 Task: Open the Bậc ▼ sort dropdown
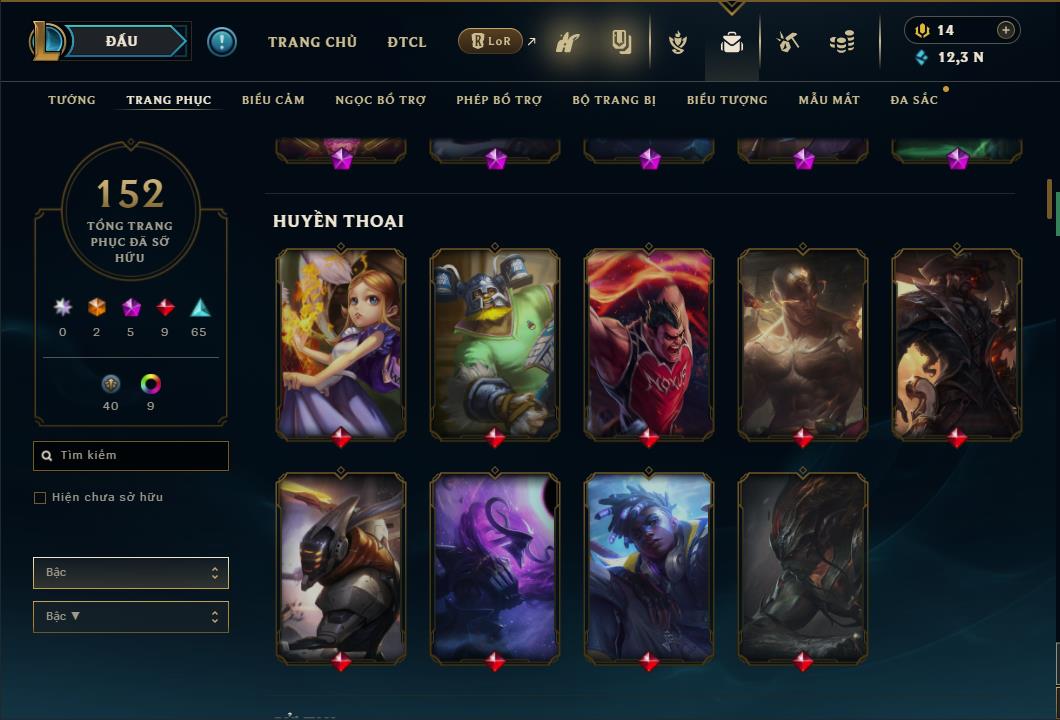(x=131, y=617)
